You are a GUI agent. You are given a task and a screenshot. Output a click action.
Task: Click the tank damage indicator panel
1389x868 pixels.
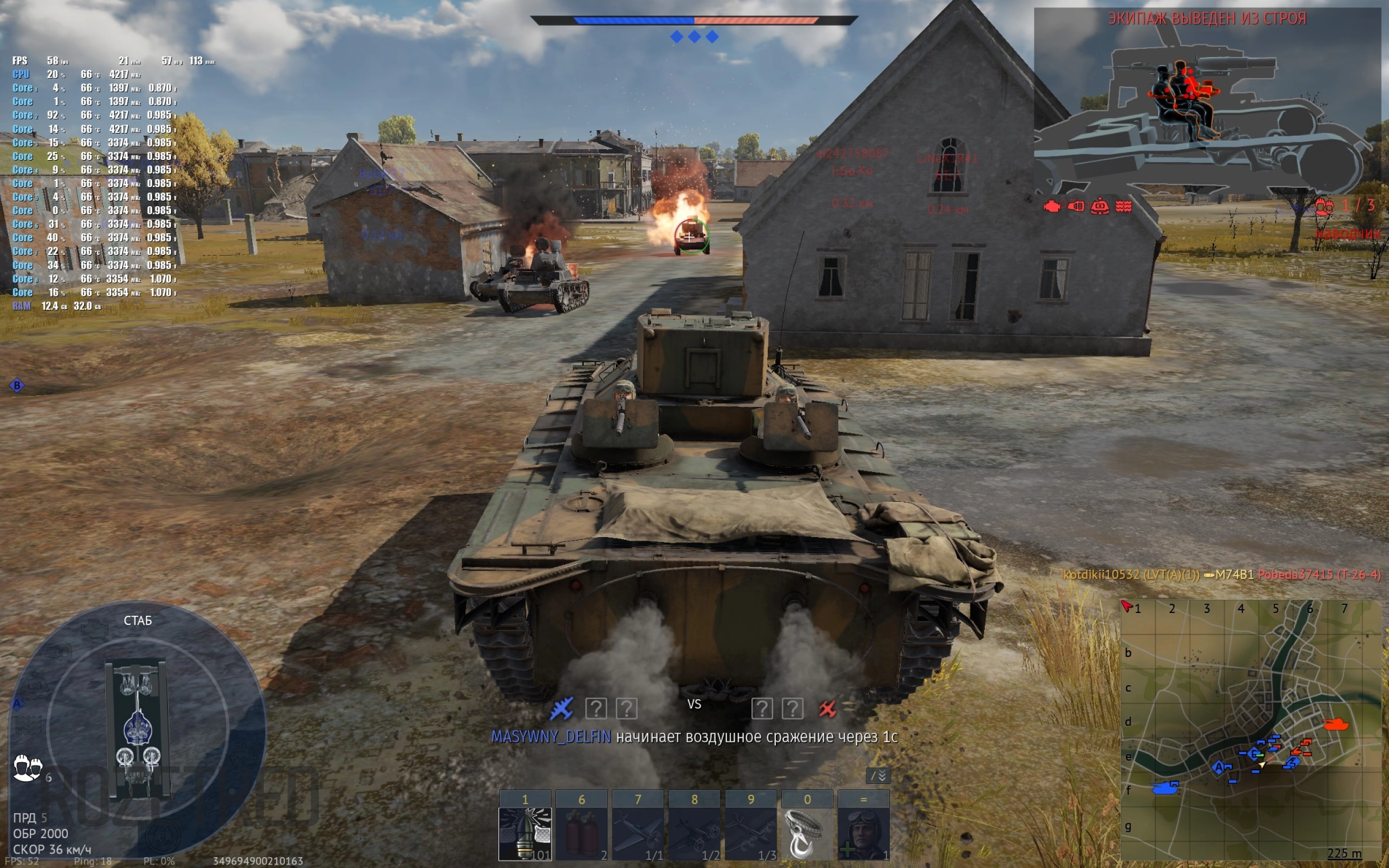pyautogui.click(x=138, y=729)
